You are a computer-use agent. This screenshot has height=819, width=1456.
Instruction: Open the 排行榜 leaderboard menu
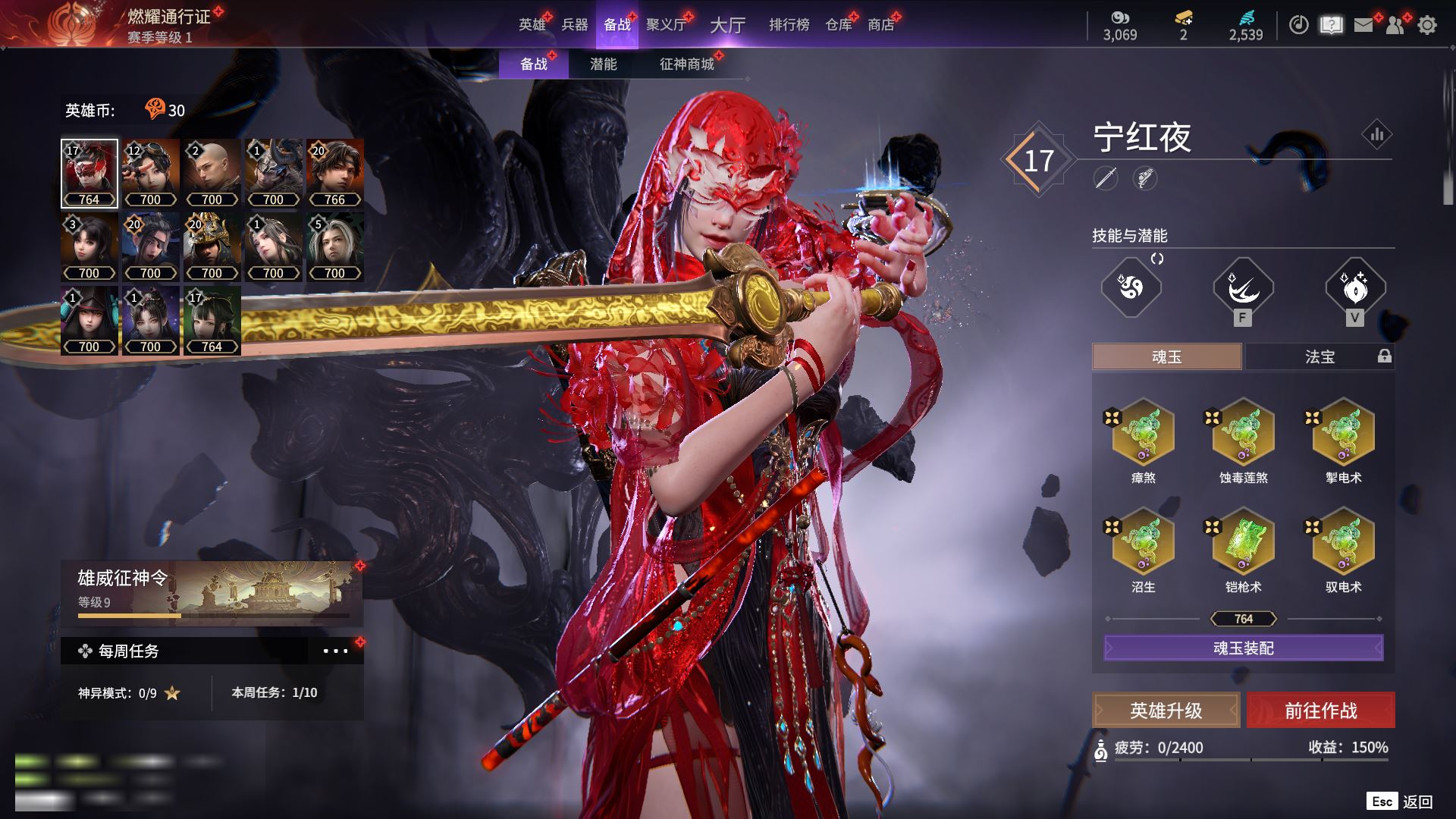(789, 25)
